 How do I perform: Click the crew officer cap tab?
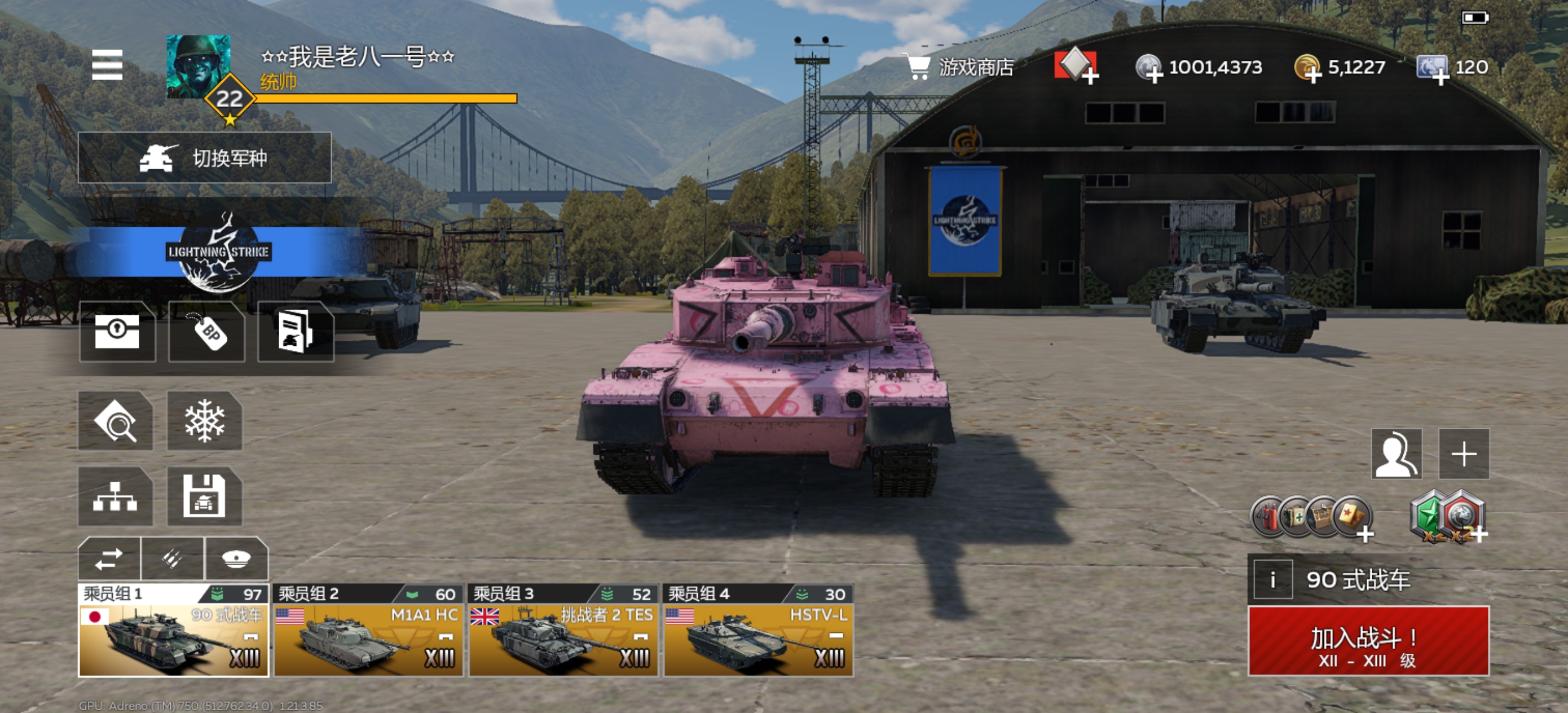tap(236, 558)
